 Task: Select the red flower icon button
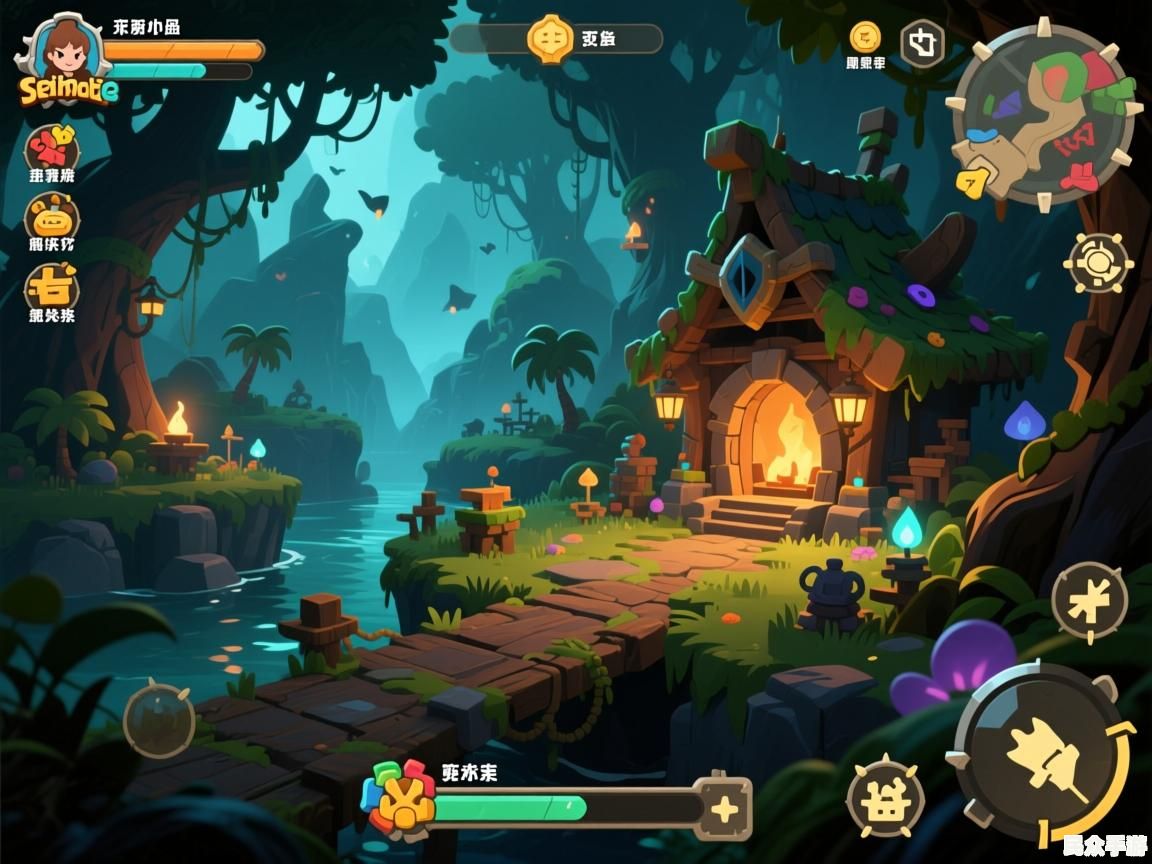click(x=51, y=148)
